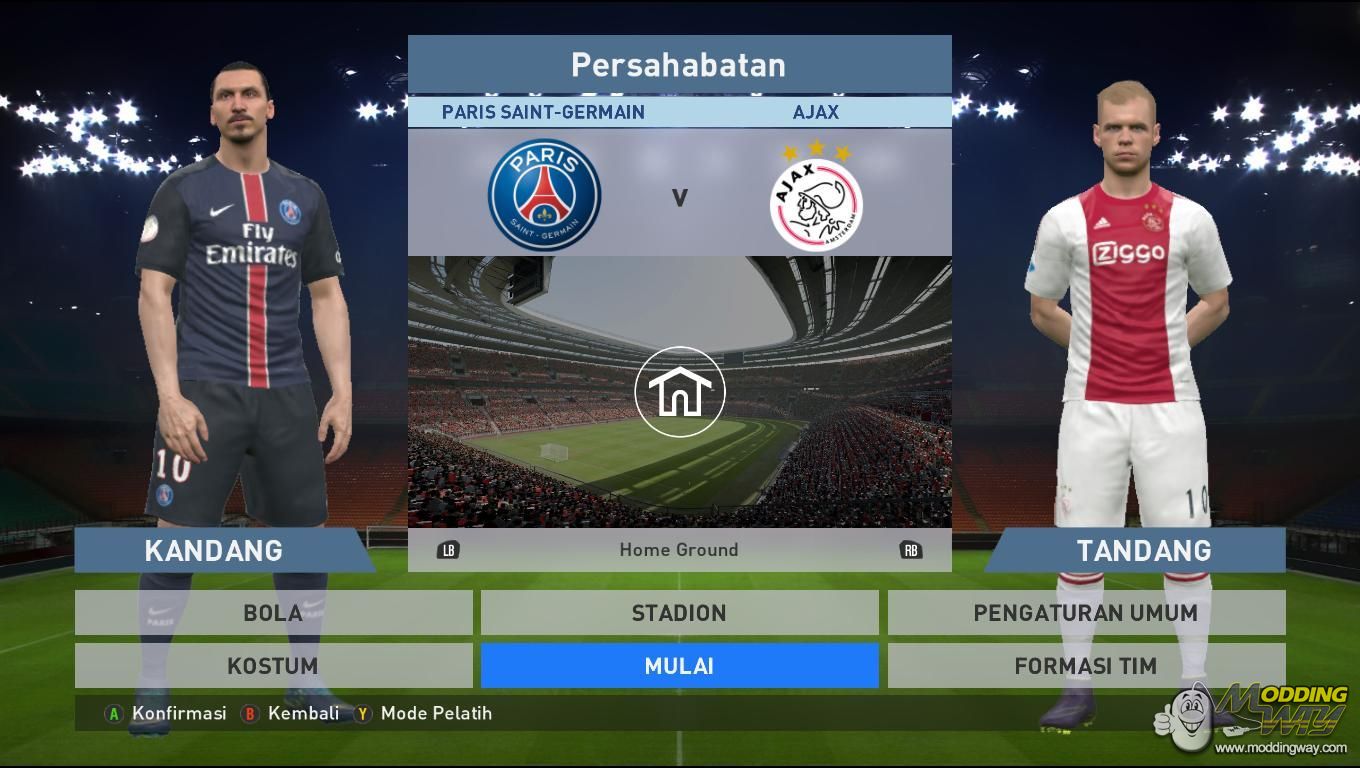
Task: Click the Home Ground stadium preview
Action: (x=679, y=549)
